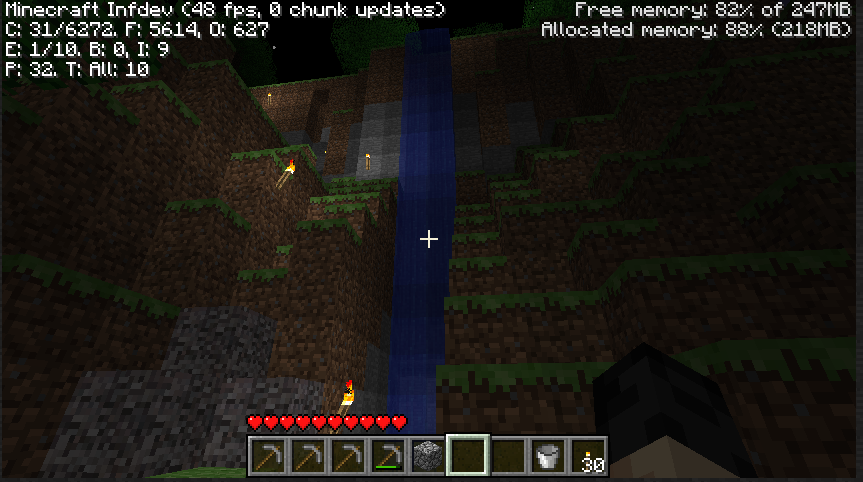Choose the empty bucket hotbar slot
Image resolution: width=863 pixels, height=482 pixels.
547,456
